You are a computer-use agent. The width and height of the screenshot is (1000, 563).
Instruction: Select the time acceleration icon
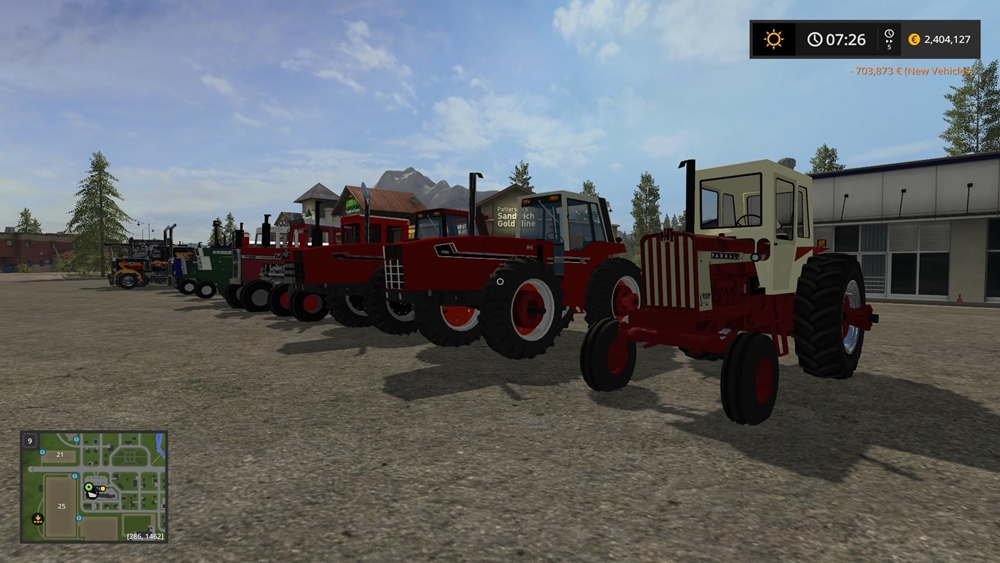pos(888,39)
